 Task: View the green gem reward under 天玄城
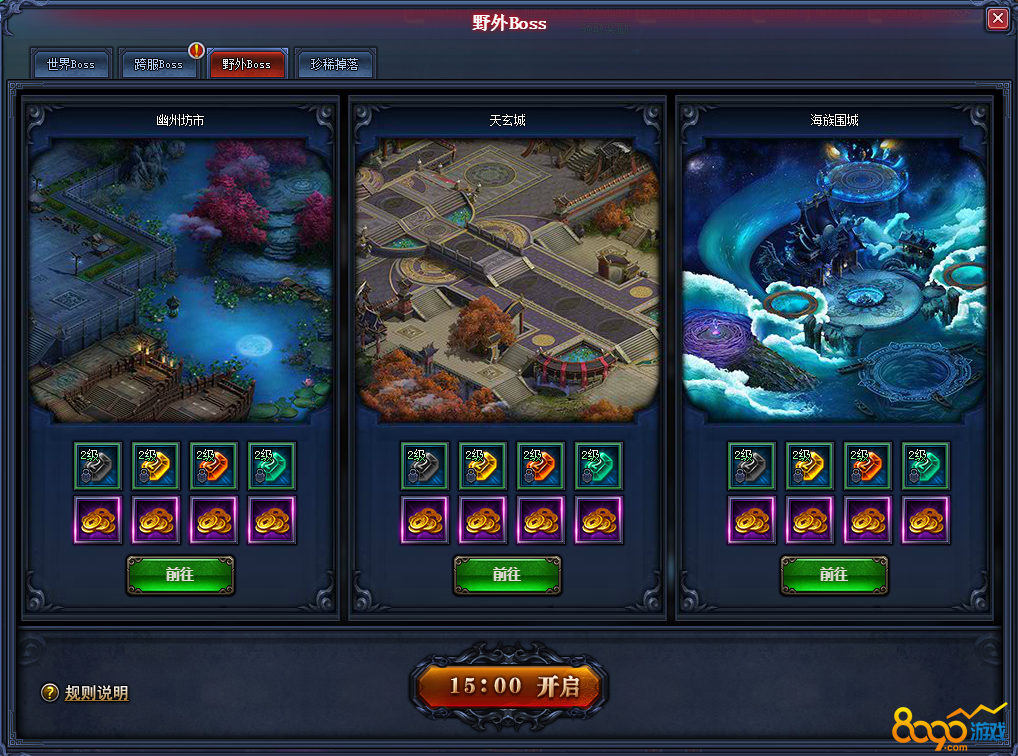tap(599, 466)
